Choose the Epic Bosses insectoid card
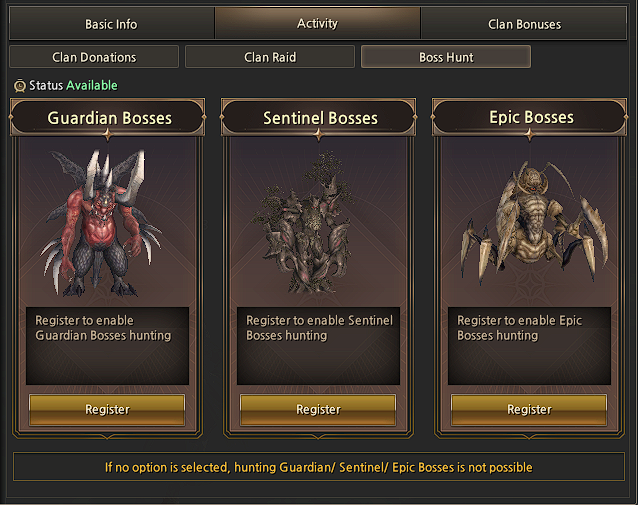 tap(529, 225)
